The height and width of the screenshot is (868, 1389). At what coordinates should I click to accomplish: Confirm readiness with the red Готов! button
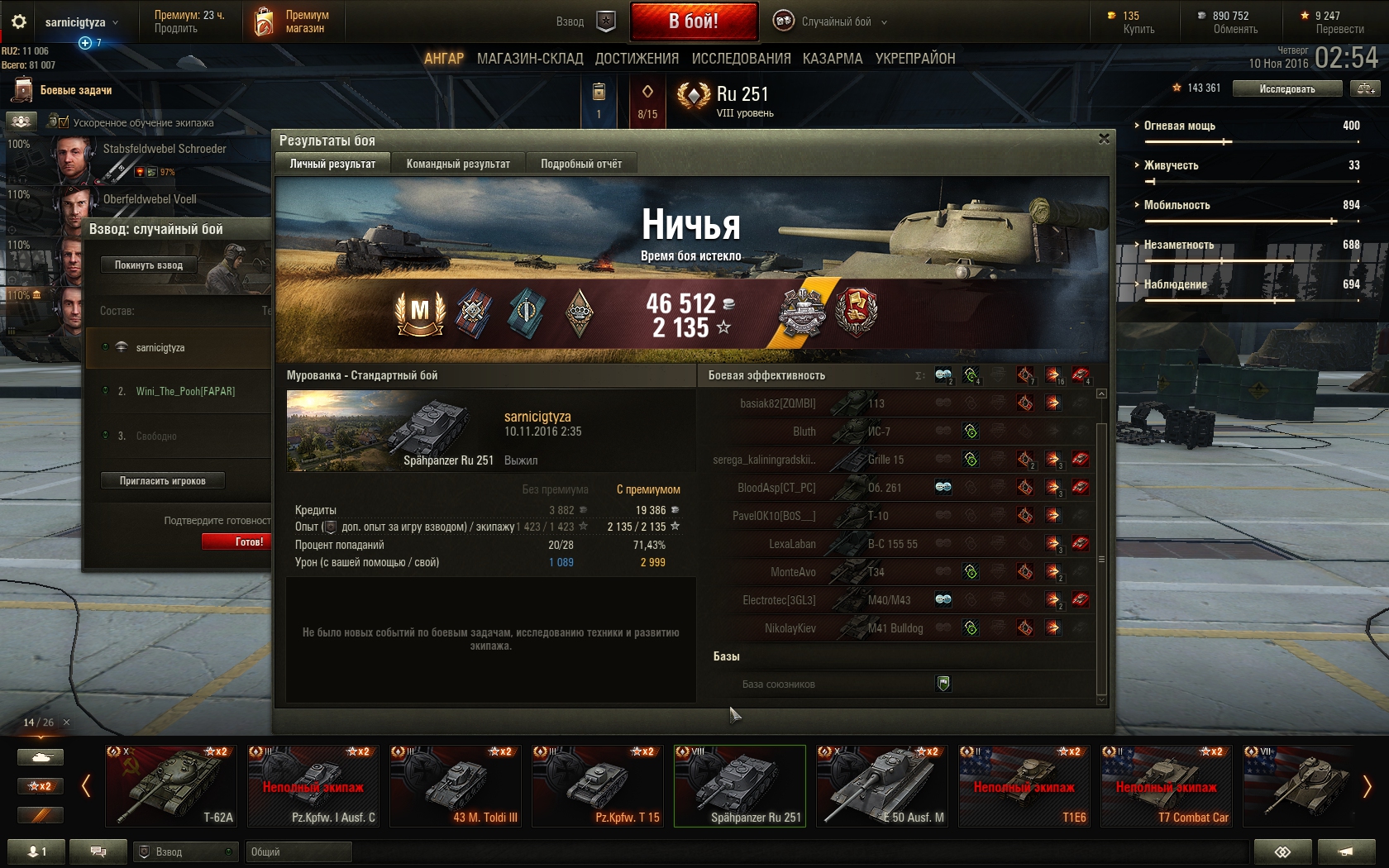(238, 541)
